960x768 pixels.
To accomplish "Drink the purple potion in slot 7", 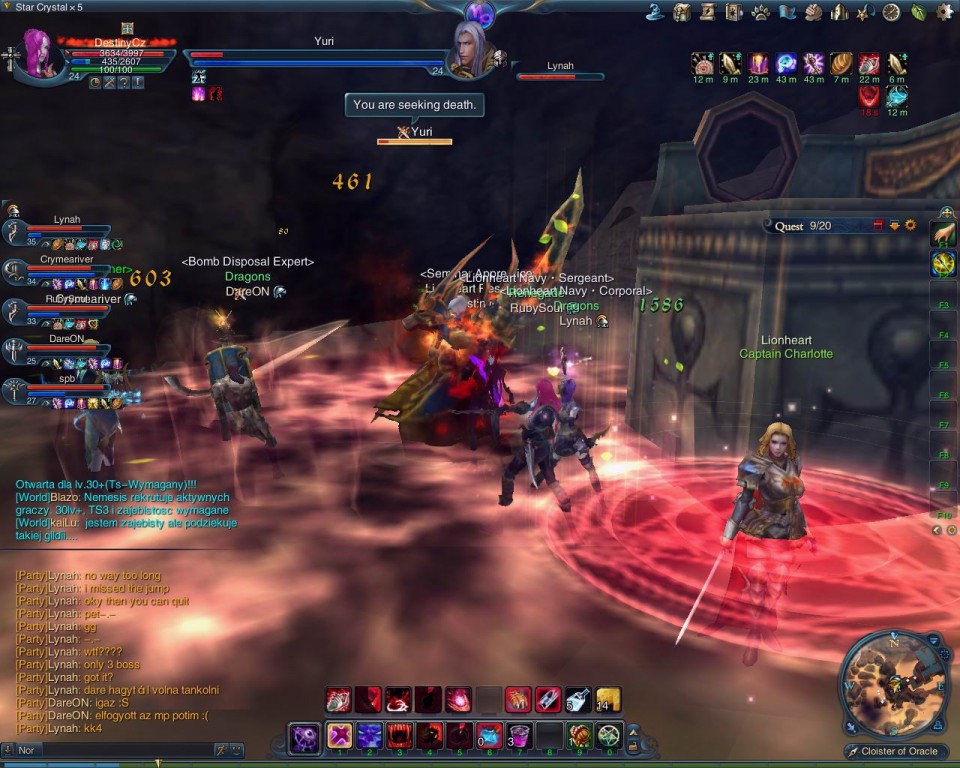I will (x=518, y=737).
